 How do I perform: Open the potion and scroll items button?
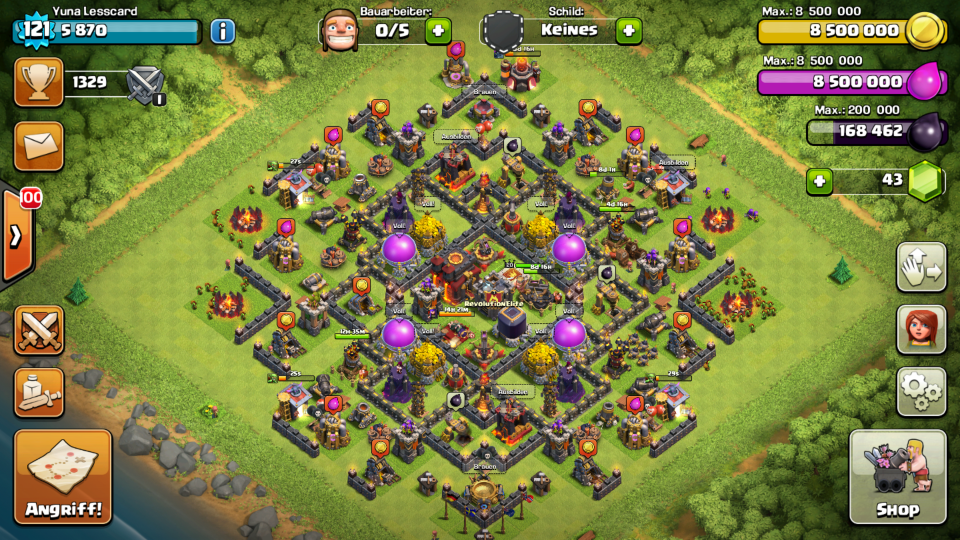pos(38,392)
